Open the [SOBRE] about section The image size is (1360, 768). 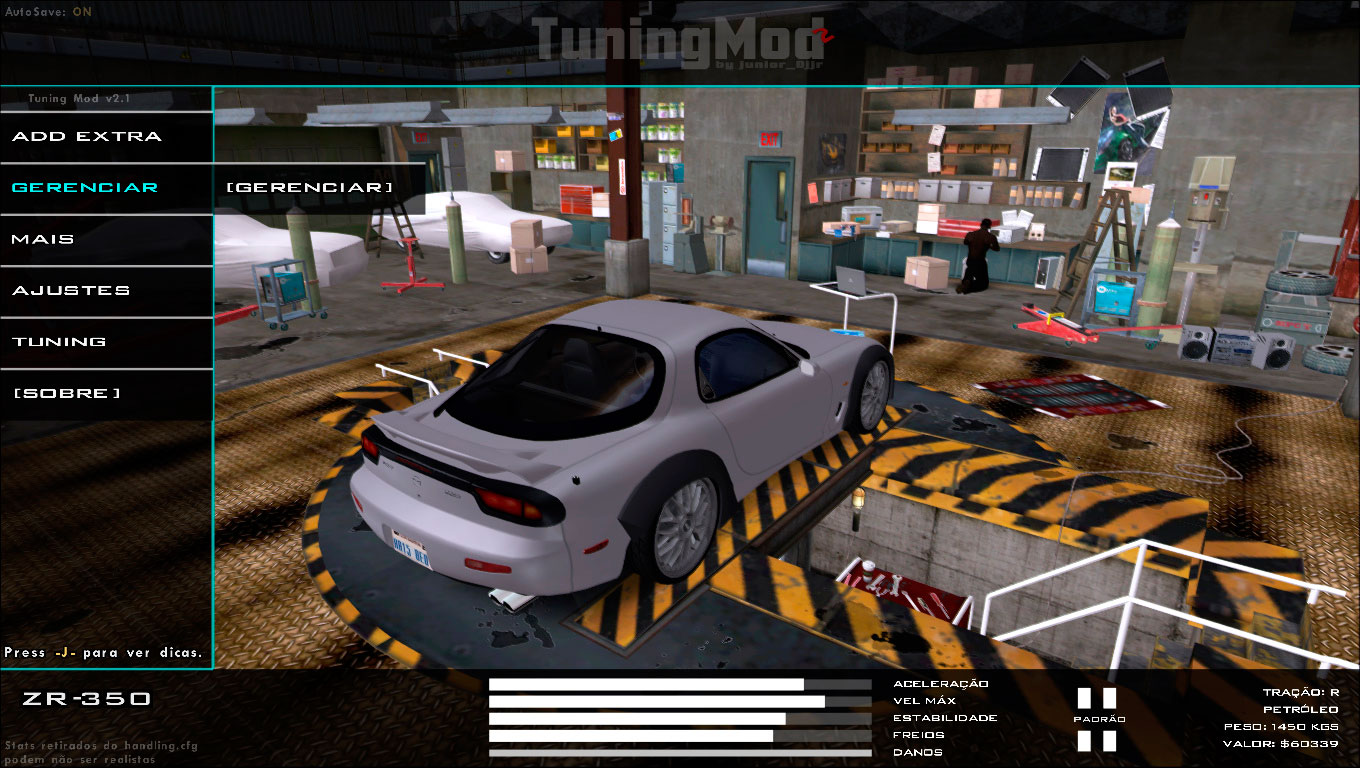click(65, 392)
